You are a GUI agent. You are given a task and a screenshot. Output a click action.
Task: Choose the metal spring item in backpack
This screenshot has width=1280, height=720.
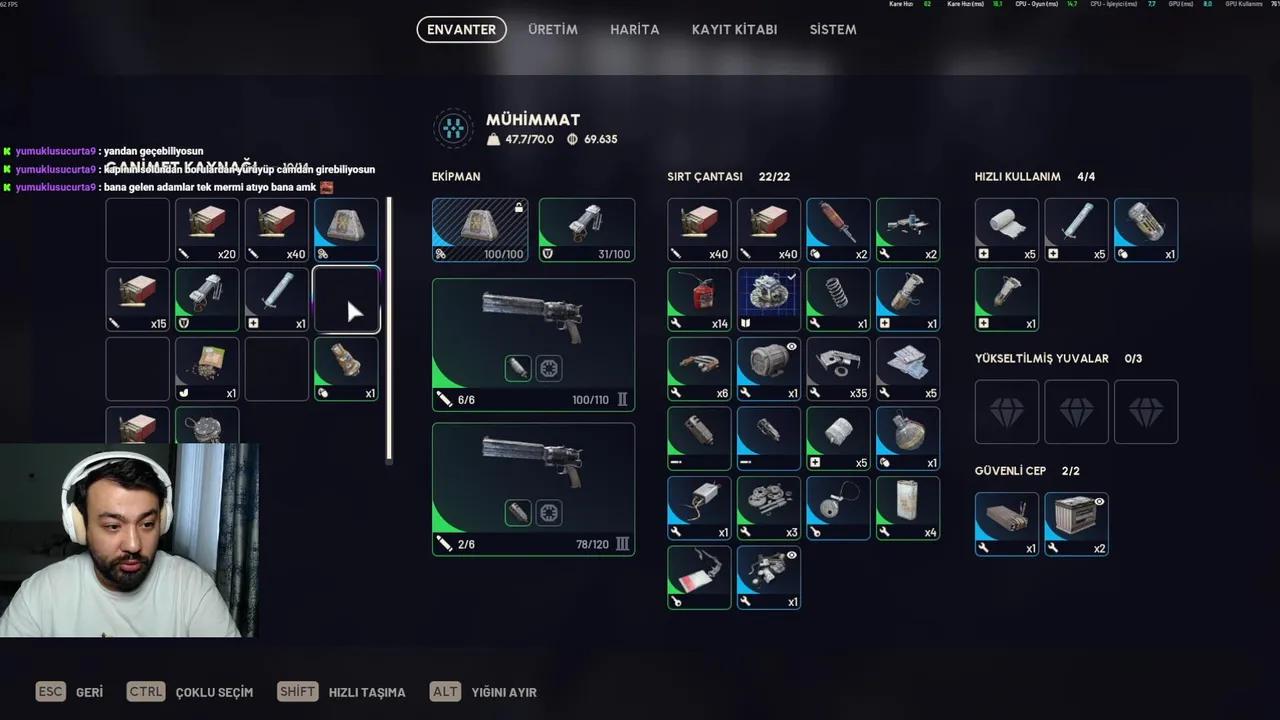(838, 299)
